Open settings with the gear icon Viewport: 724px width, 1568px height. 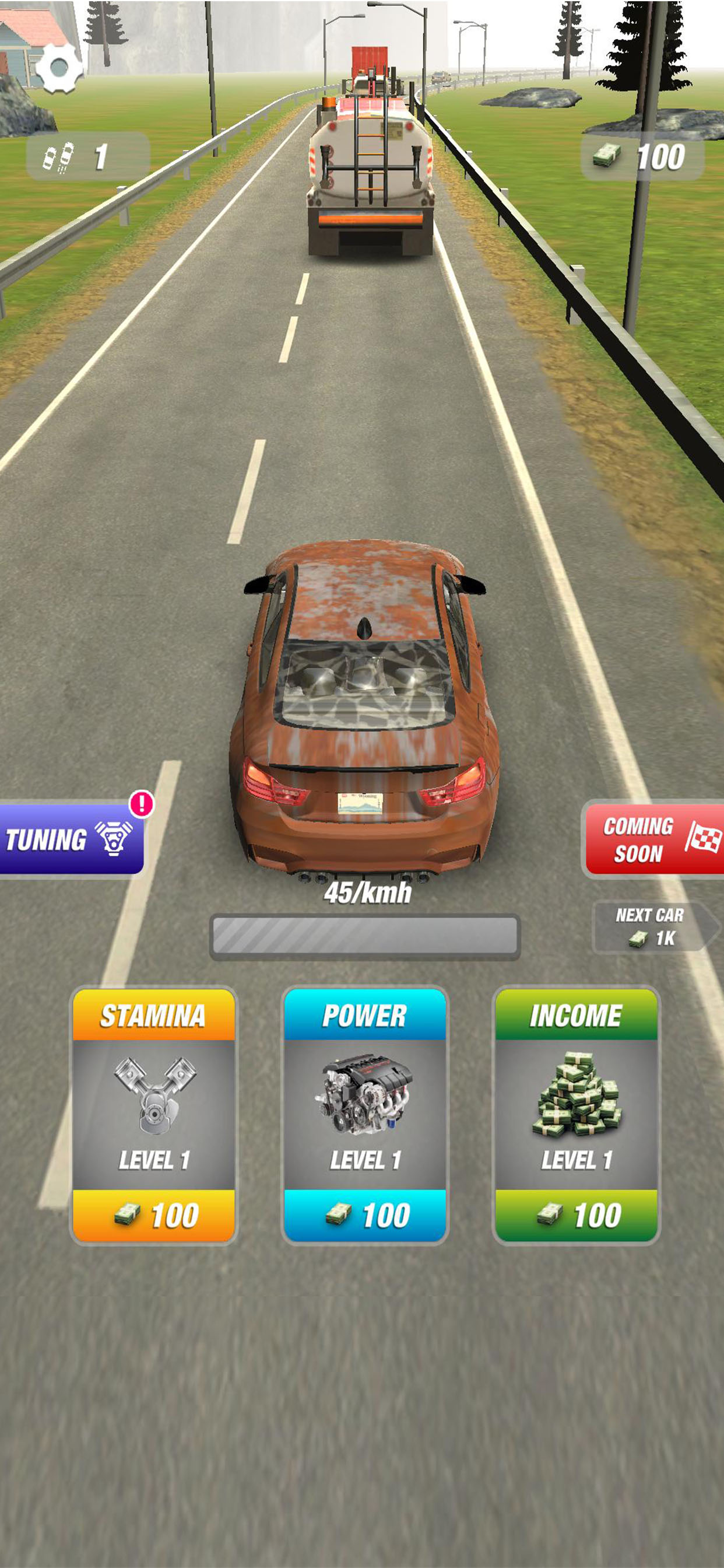(59, 68)
